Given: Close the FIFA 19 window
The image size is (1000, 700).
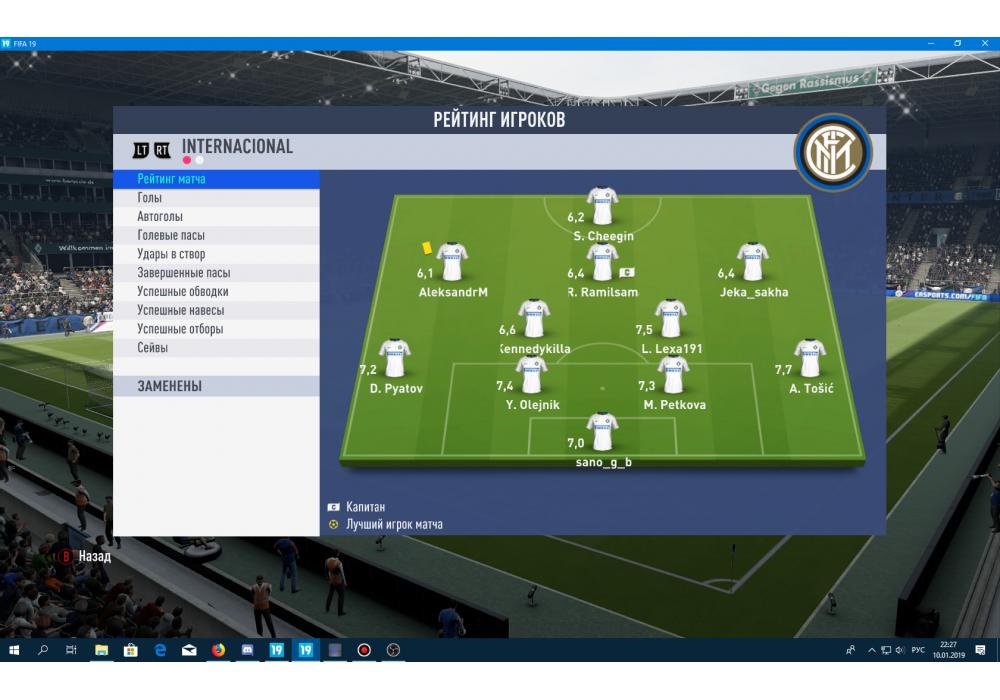Looking at the screenshot, I should click(x=986, y=44).
